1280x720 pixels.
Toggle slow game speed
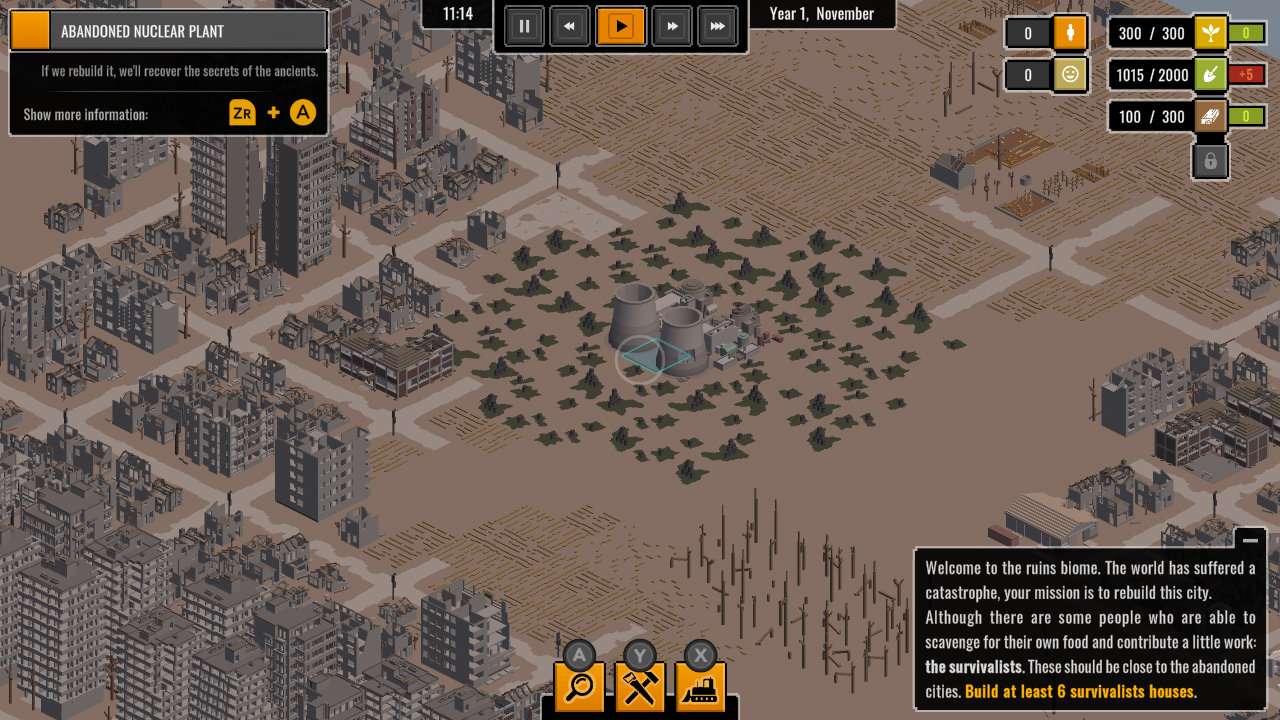point(569,26)
